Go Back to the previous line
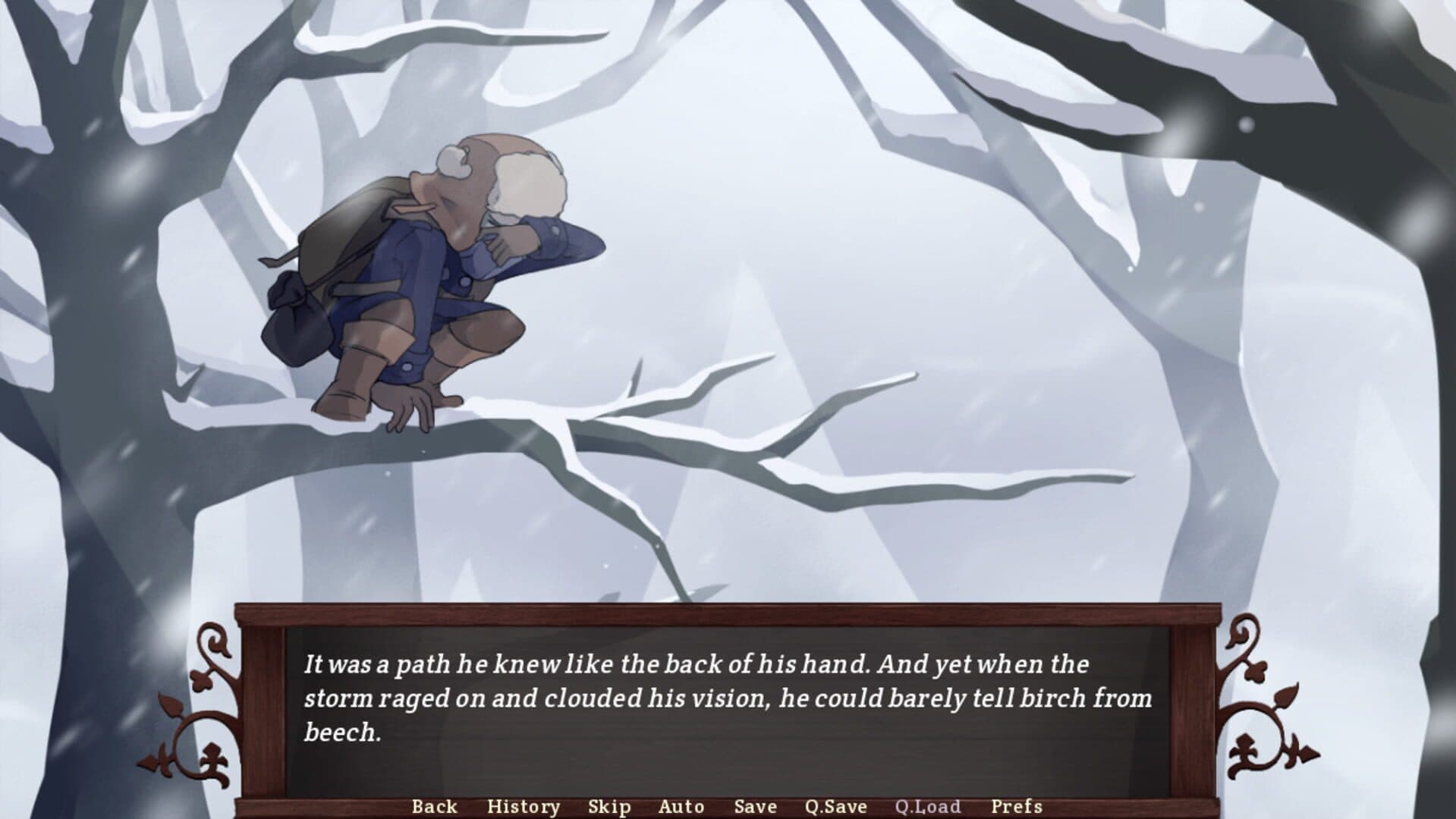 (x=434, y=806)
